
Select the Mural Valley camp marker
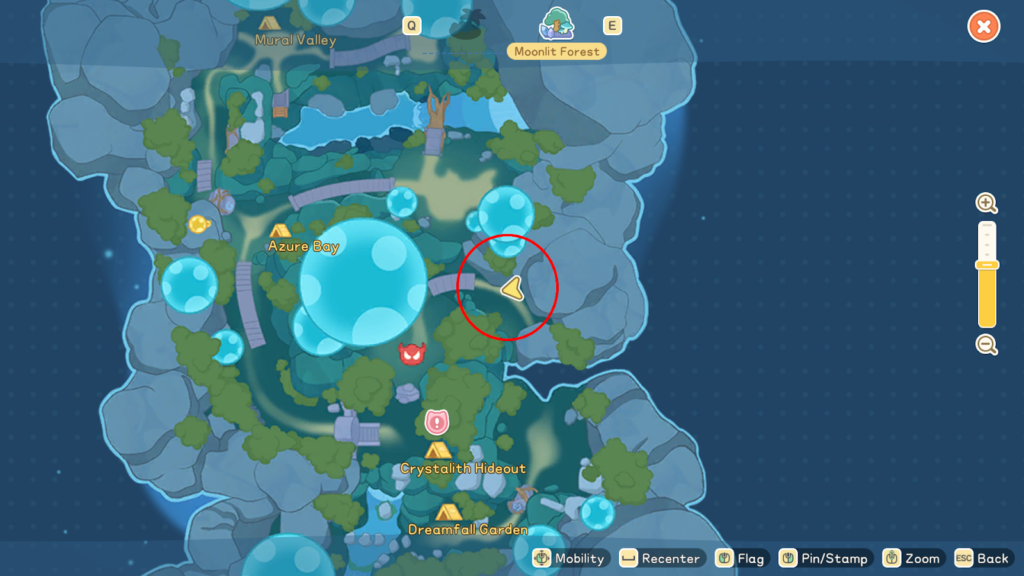click(x=268, y=23)
